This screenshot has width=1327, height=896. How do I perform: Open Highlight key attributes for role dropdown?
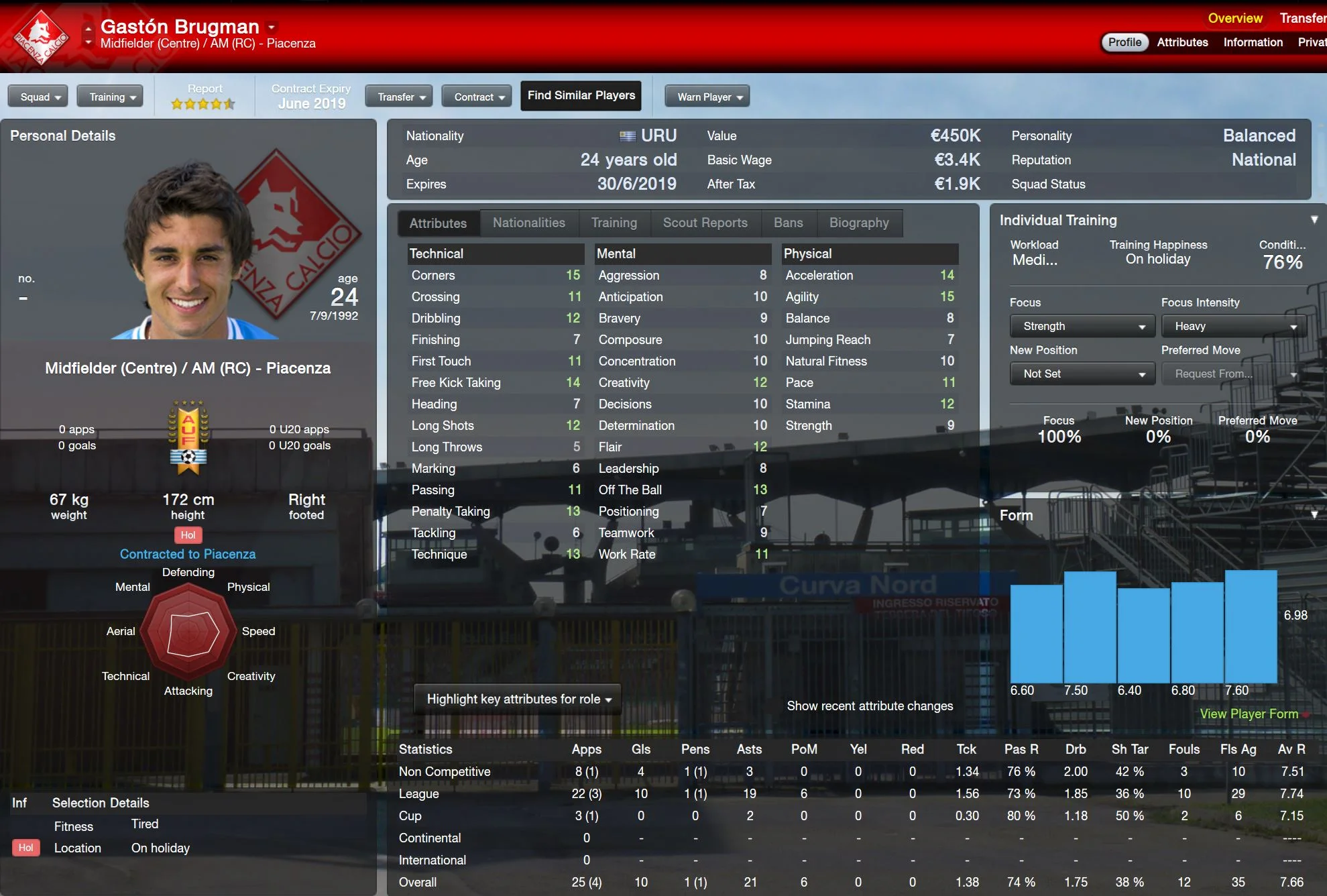518,699
